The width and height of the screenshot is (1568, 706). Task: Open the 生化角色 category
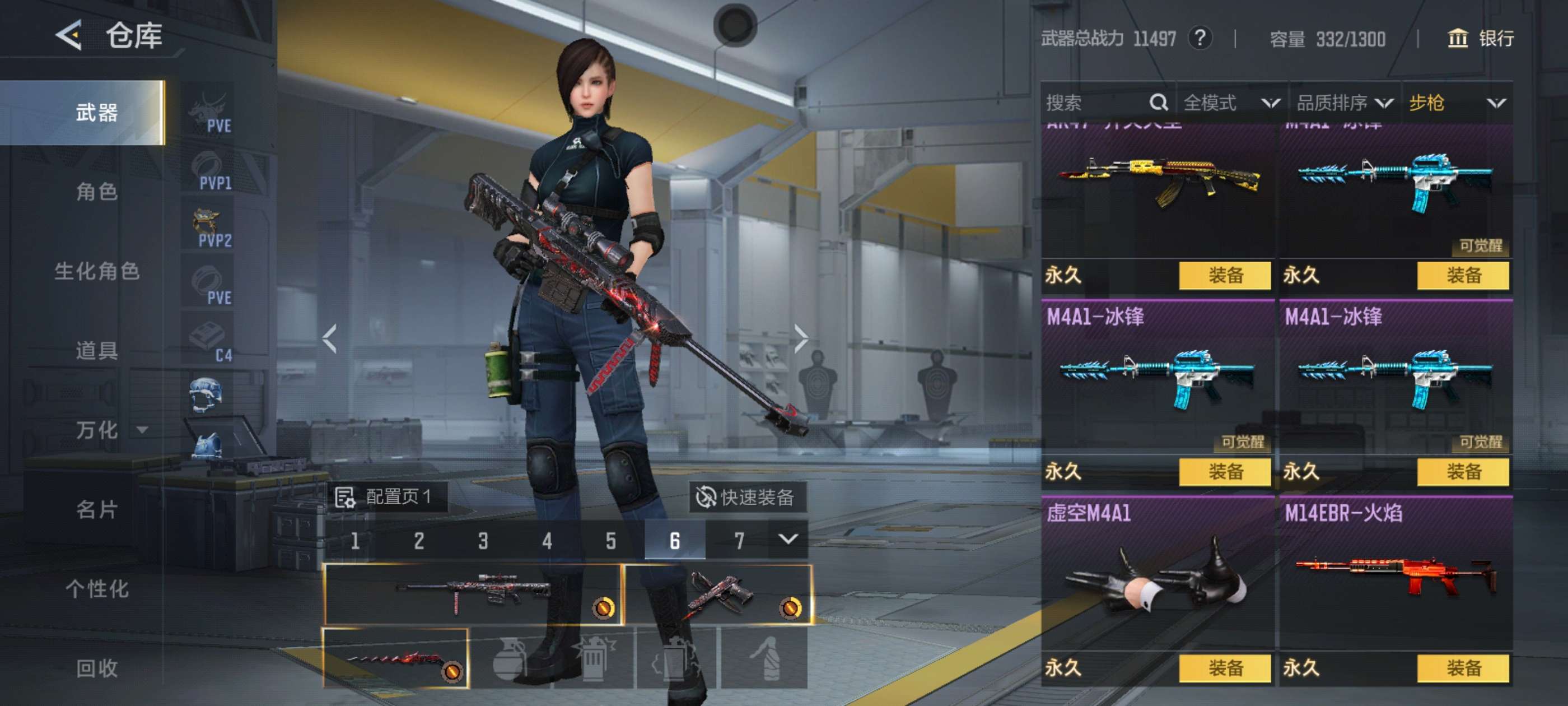point(96,272)
